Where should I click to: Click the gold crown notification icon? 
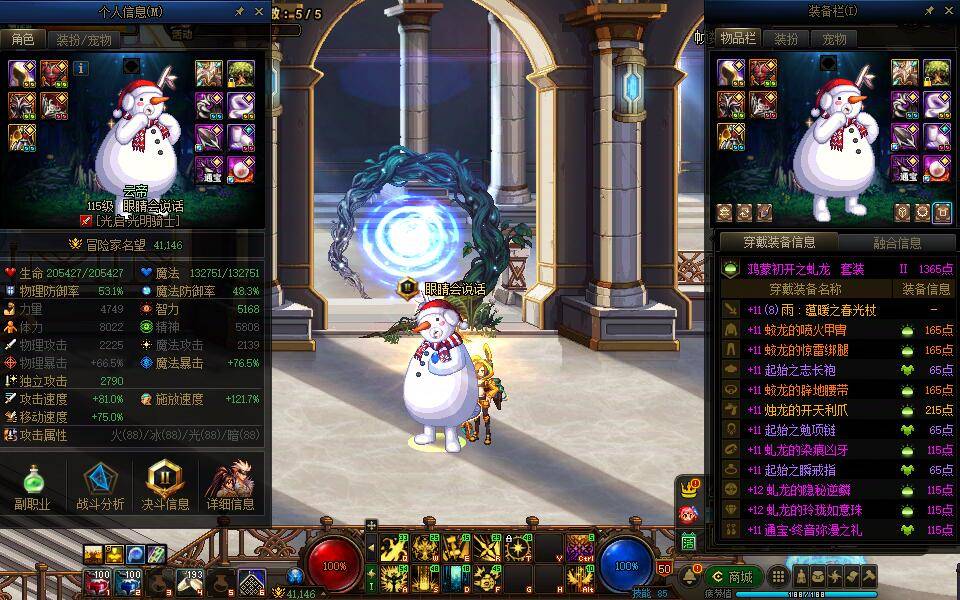click(688, 490)
